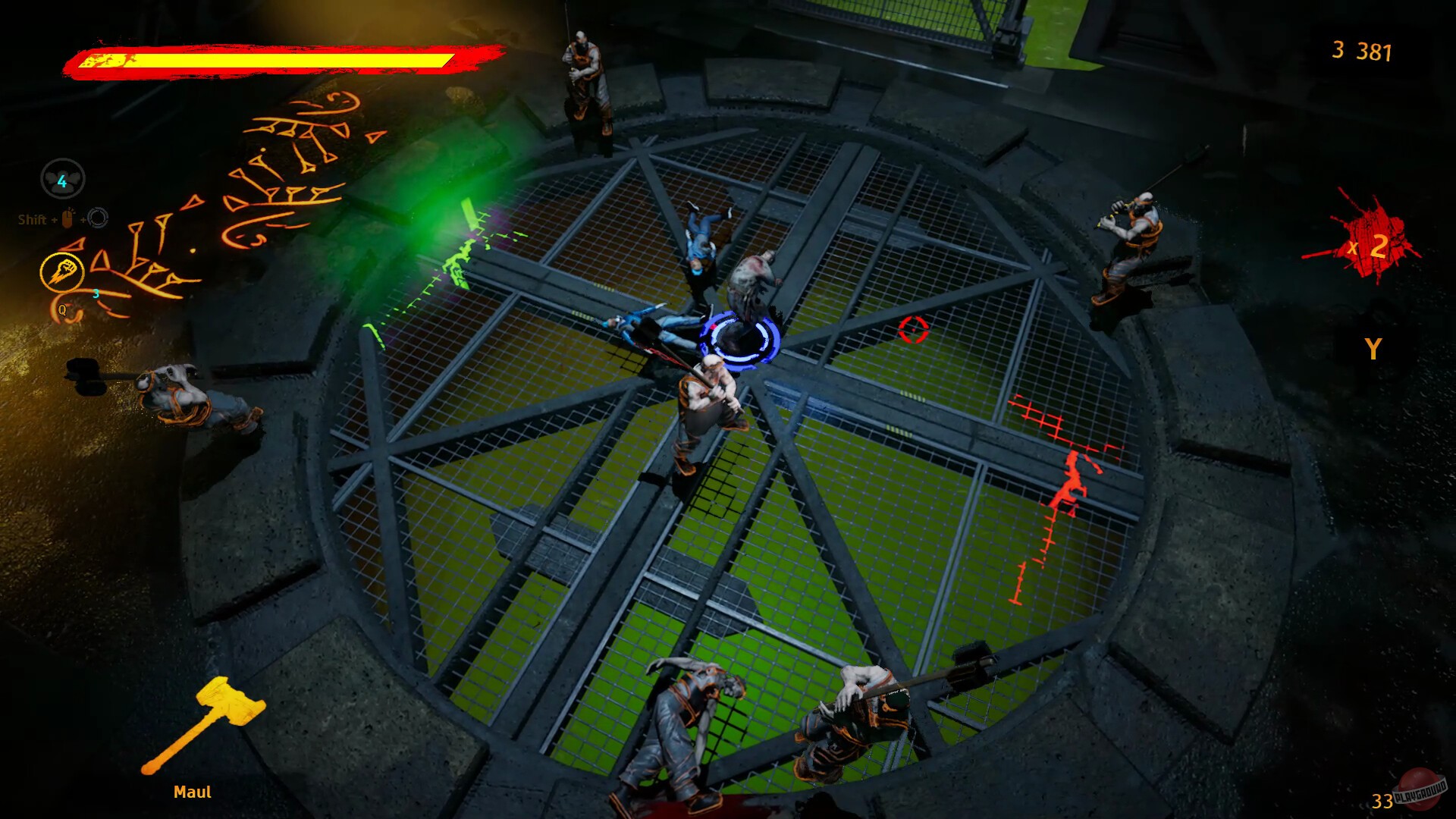This screenshot has height=819, width=1456.
Task: Click the circular spin-attack icon in Shift combo
Action: tap(98, 218)
